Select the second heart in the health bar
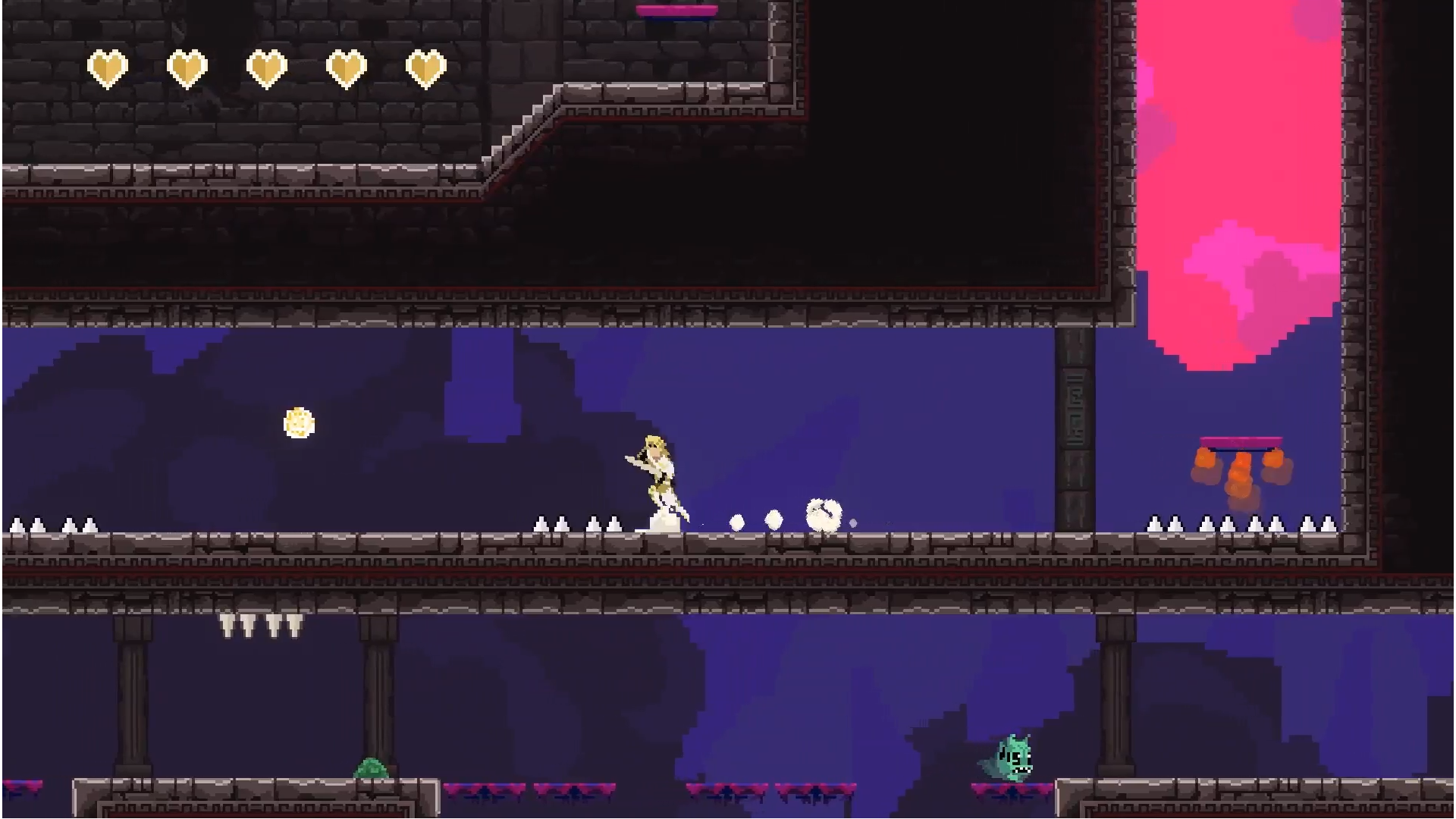 click(x=187, y=67)
